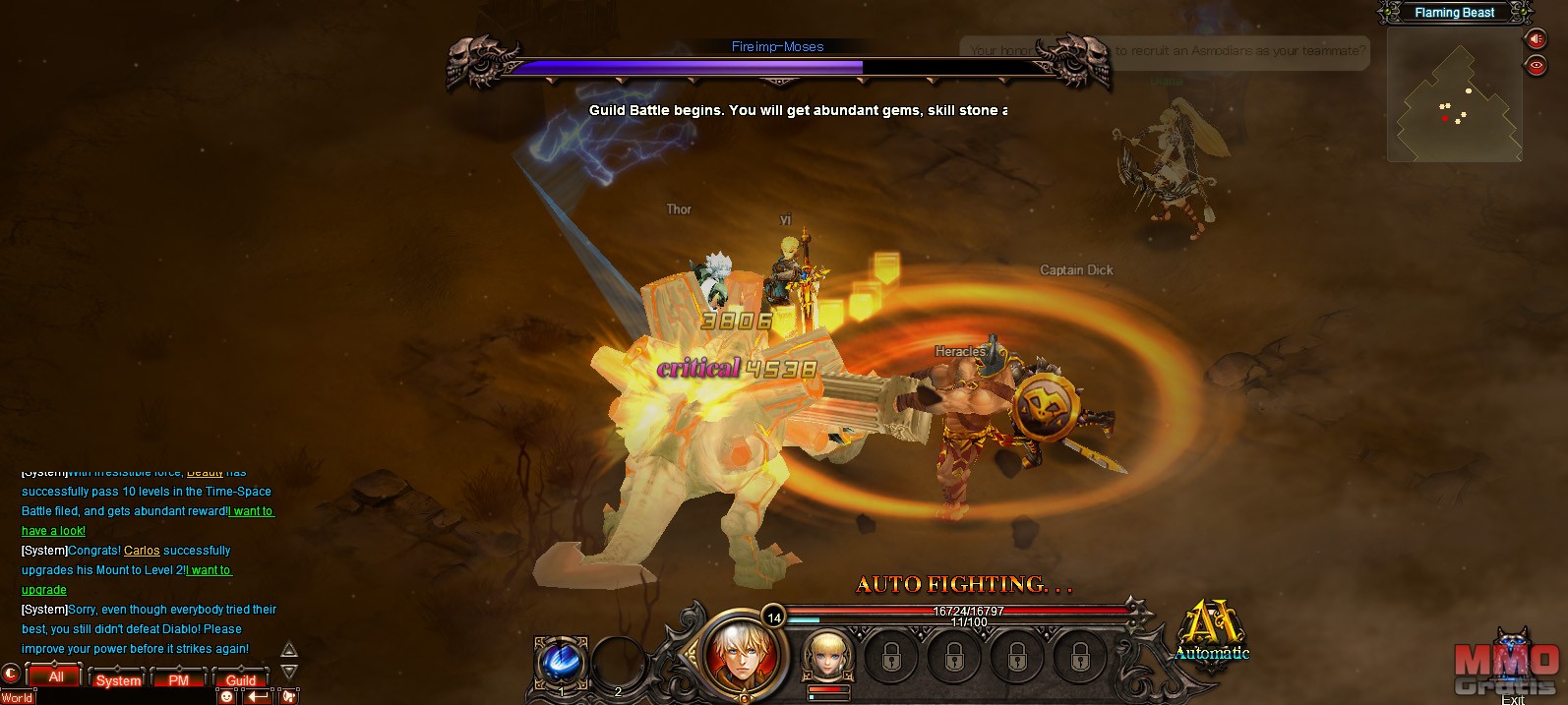
Task: Switch to the PM chat tab
Action: (x=178, y=679)
